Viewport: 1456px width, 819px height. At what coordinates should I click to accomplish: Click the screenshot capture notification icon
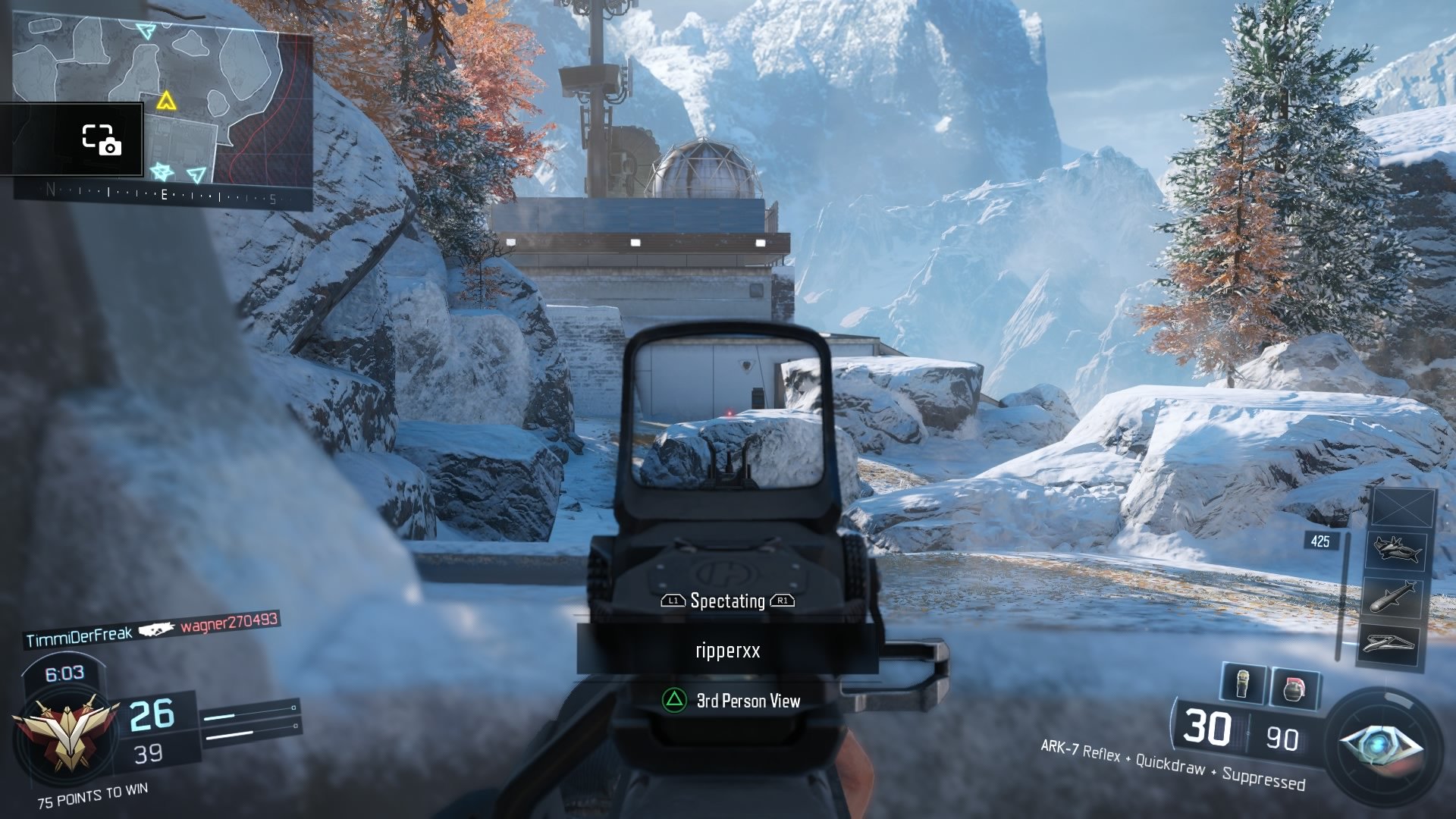[x=101, y=140]
